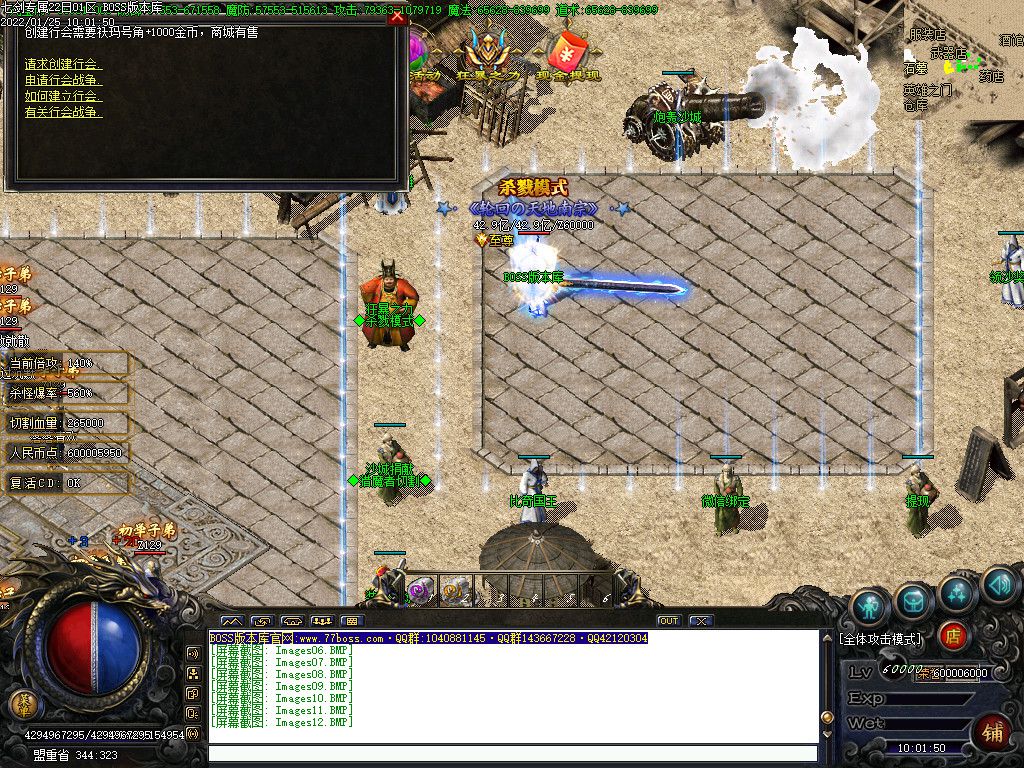Open the round 铺 stall button
Image resolution: width=1024 pixels, height=768 pixels.
[993, 732]
